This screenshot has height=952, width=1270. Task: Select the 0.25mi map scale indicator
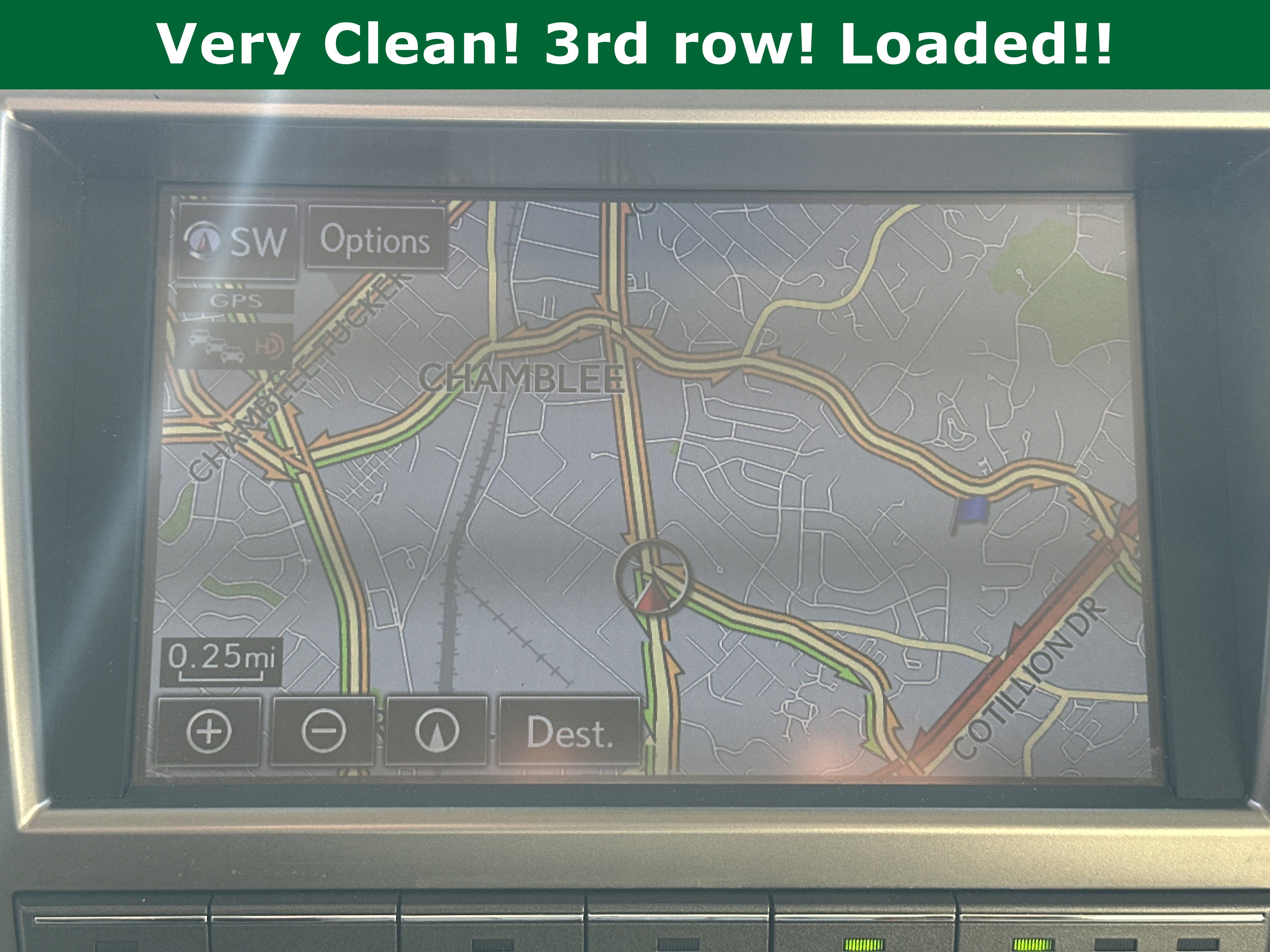point(222,662)
